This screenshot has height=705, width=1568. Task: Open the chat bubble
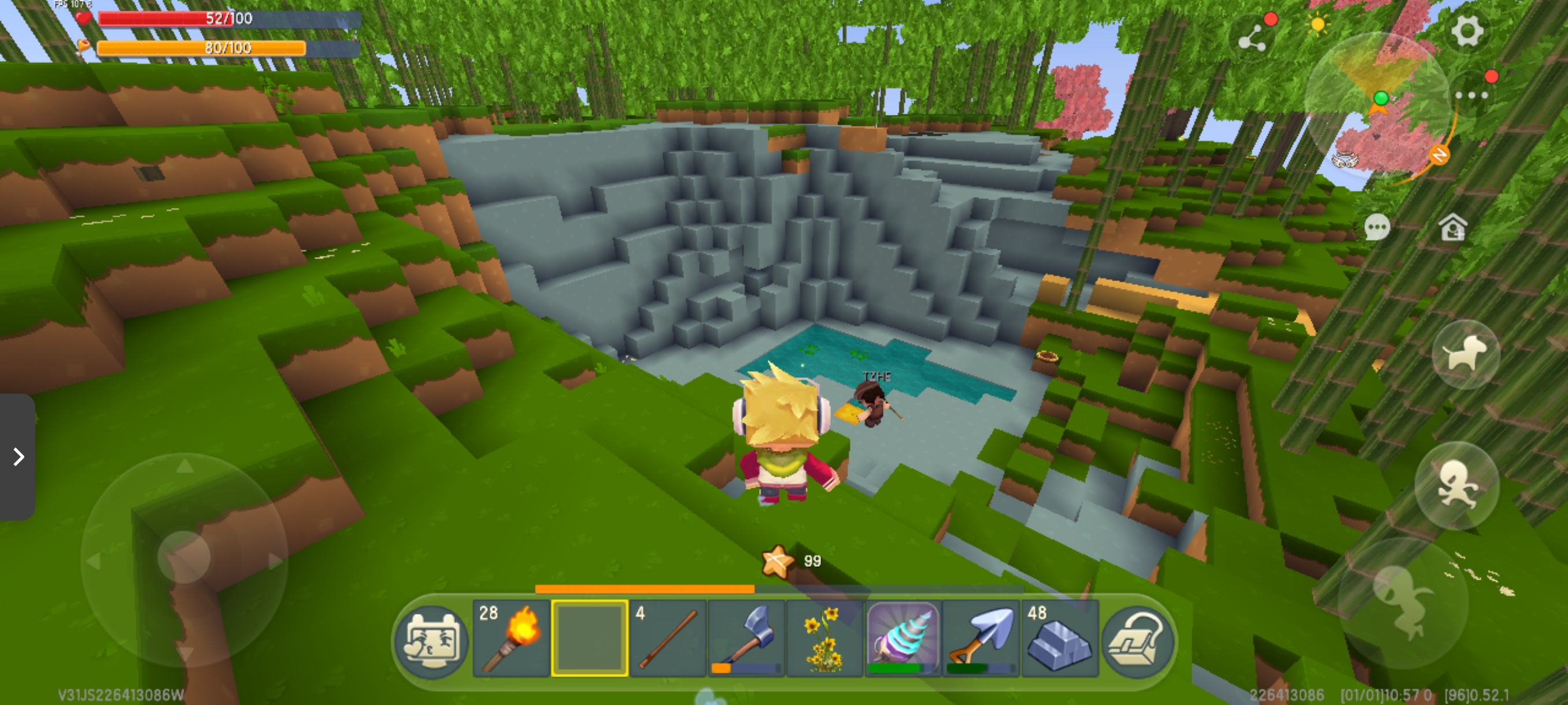coord(1377,228)
